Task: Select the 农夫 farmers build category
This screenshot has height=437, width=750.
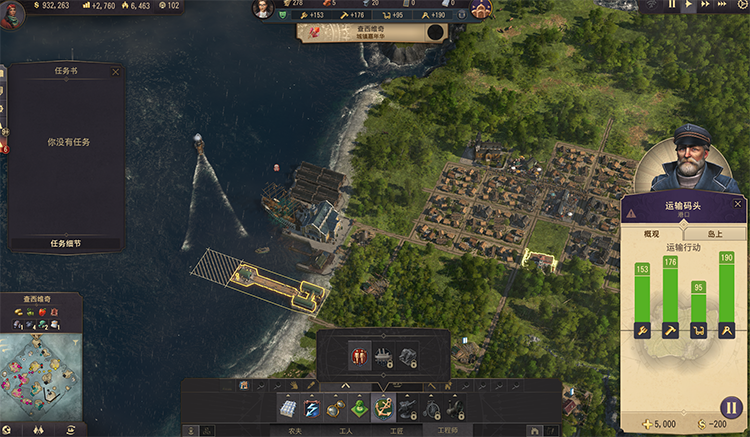Action: (295, 431)
